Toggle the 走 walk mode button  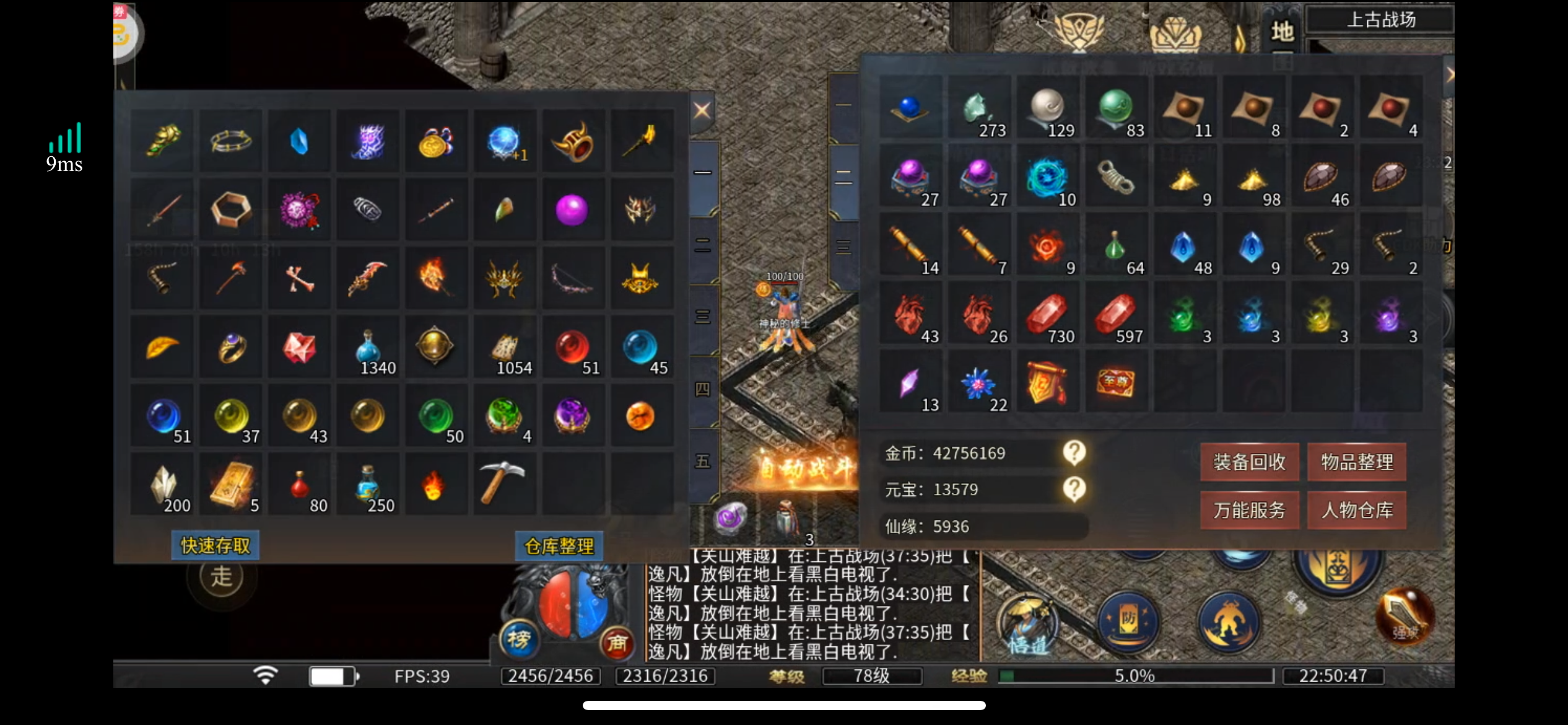click(x=222, y=577)
